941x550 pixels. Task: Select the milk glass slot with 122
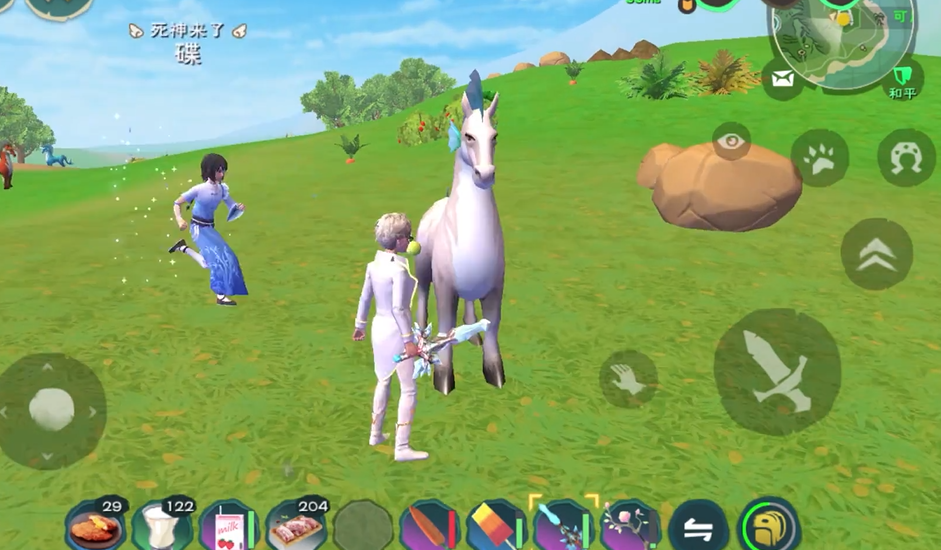tap(162, 525)
